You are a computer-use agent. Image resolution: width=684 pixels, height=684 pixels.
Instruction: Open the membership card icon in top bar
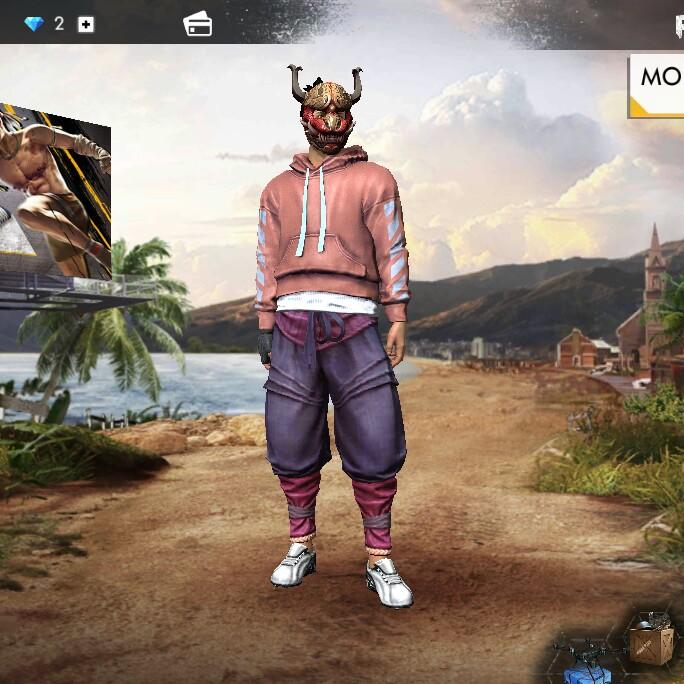pos(198,25)
